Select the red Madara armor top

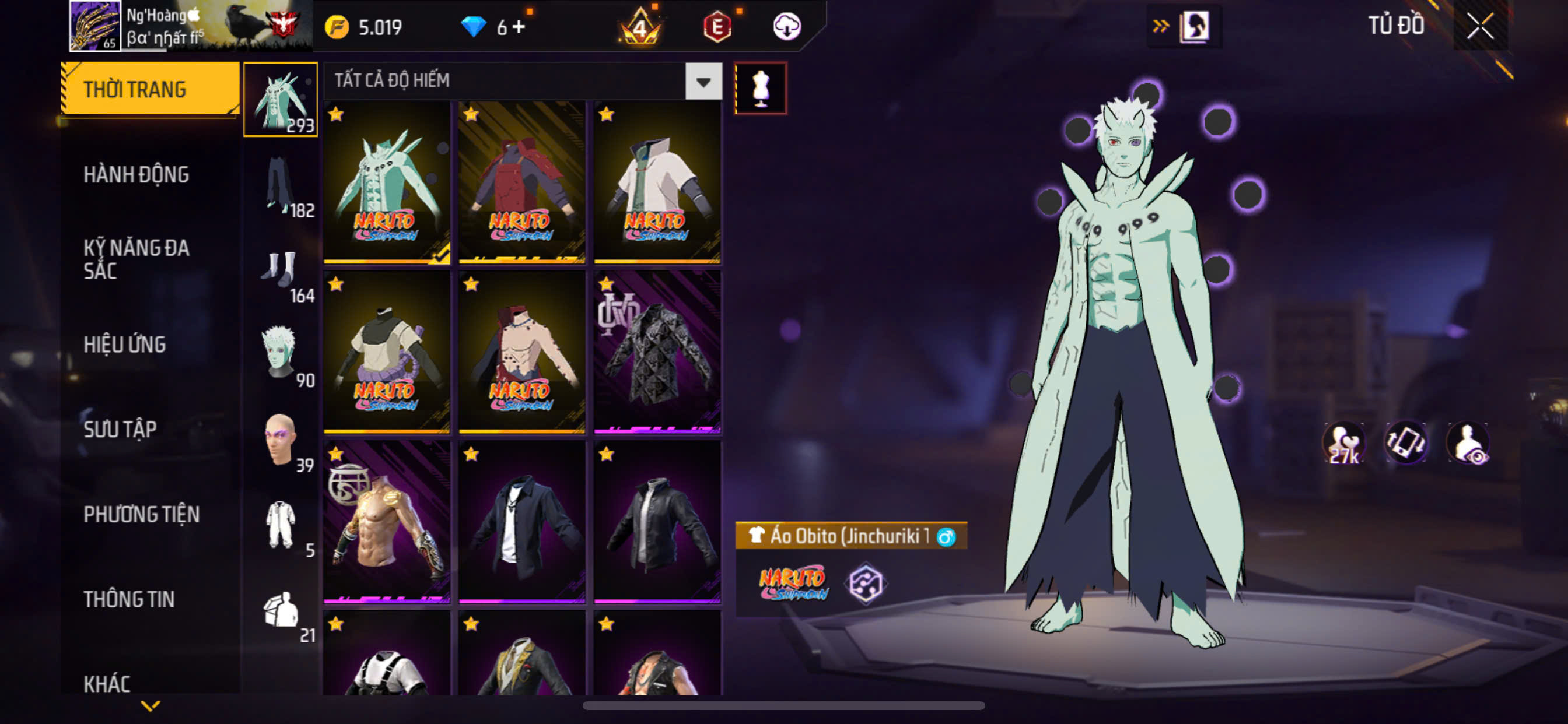click(x=521, y=182)
